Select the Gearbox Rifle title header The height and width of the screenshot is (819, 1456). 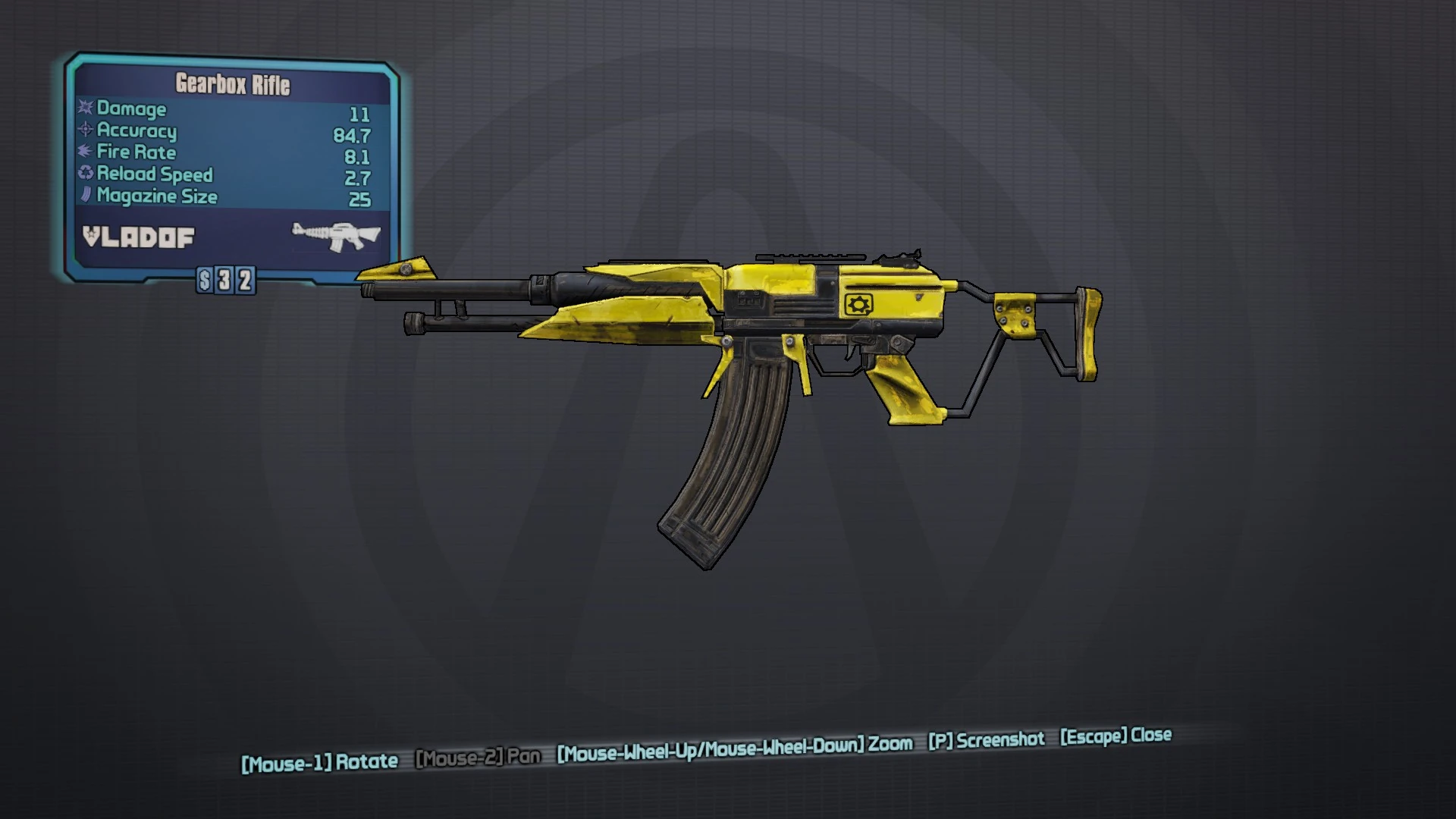231,86
